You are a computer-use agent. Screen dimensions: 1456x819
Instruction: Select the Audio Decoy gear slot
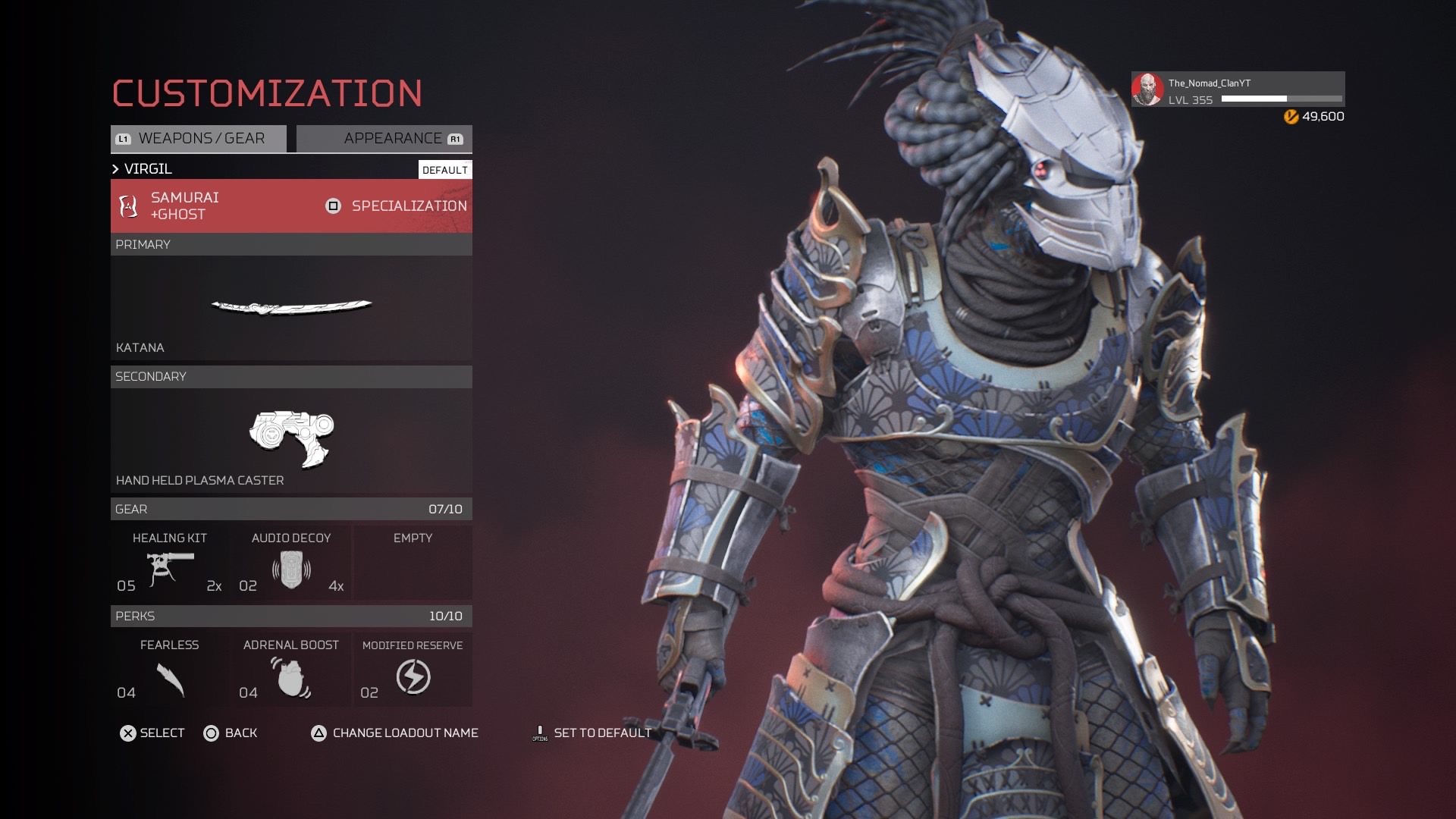tap(291, 563)
